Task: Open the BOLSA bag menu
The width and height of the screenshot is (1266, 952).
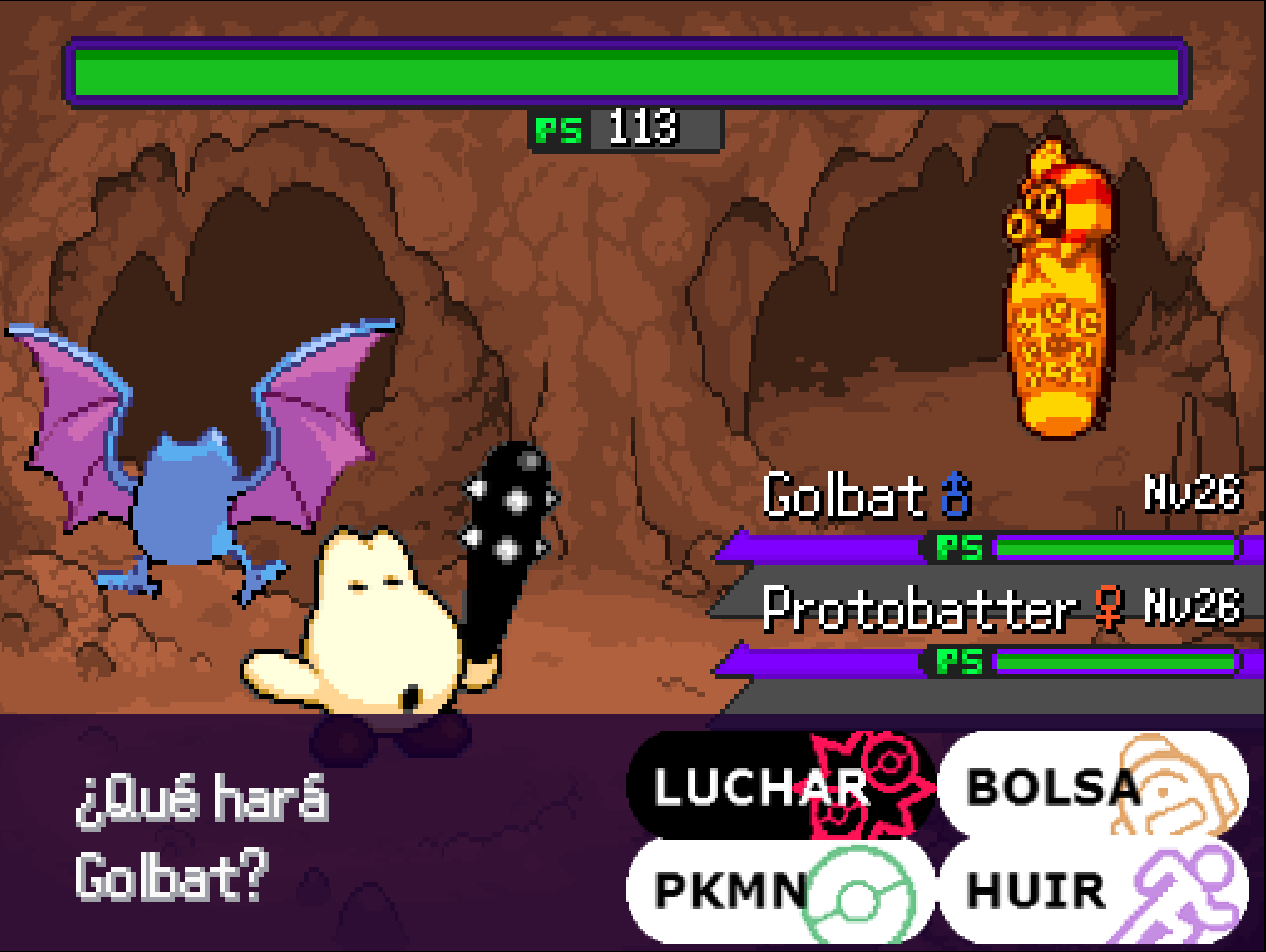Action: (1091, 787)
